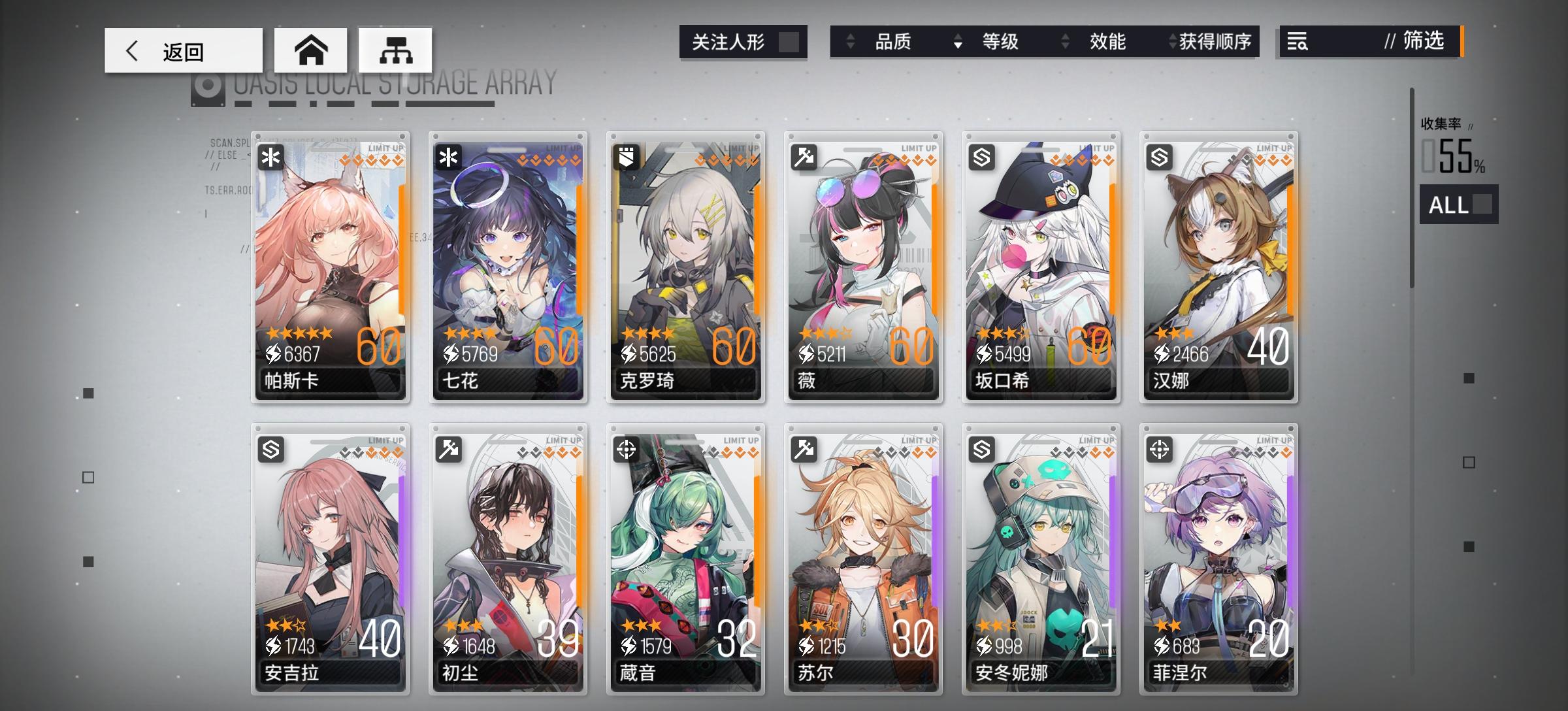Click the array structure icon beside home
Screen dimensions: 1568x711
tap(395, 50)
